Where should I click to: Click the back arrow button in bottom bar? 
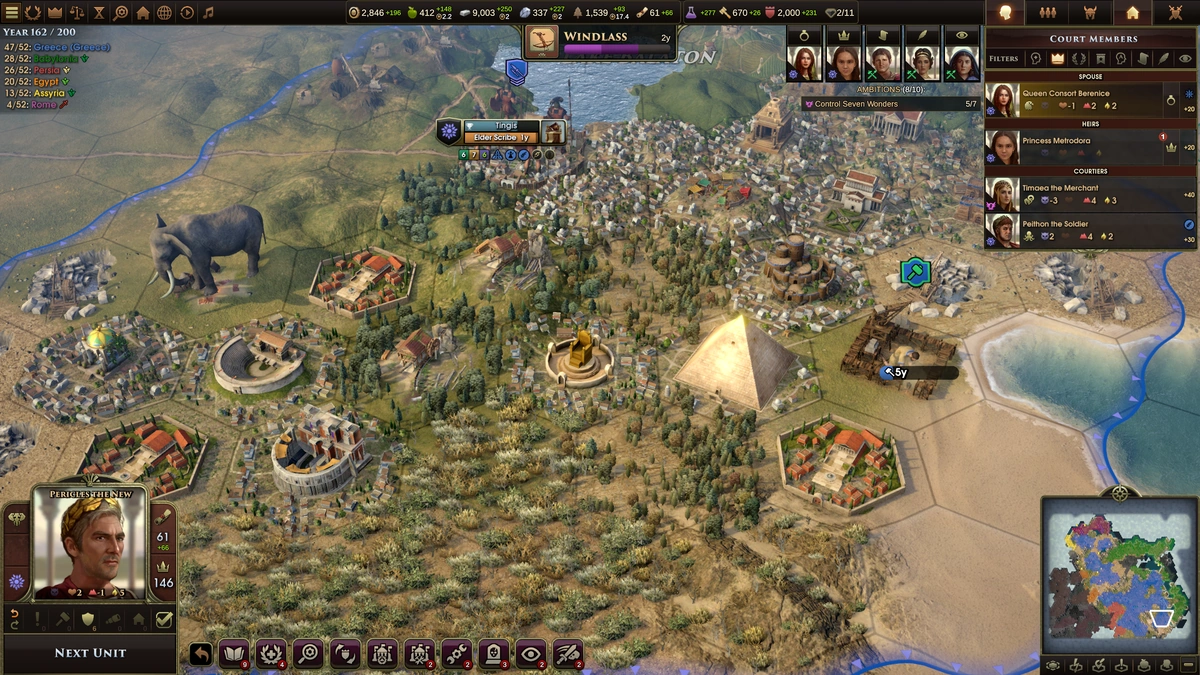pyautogui.click(x=201, y=653)
